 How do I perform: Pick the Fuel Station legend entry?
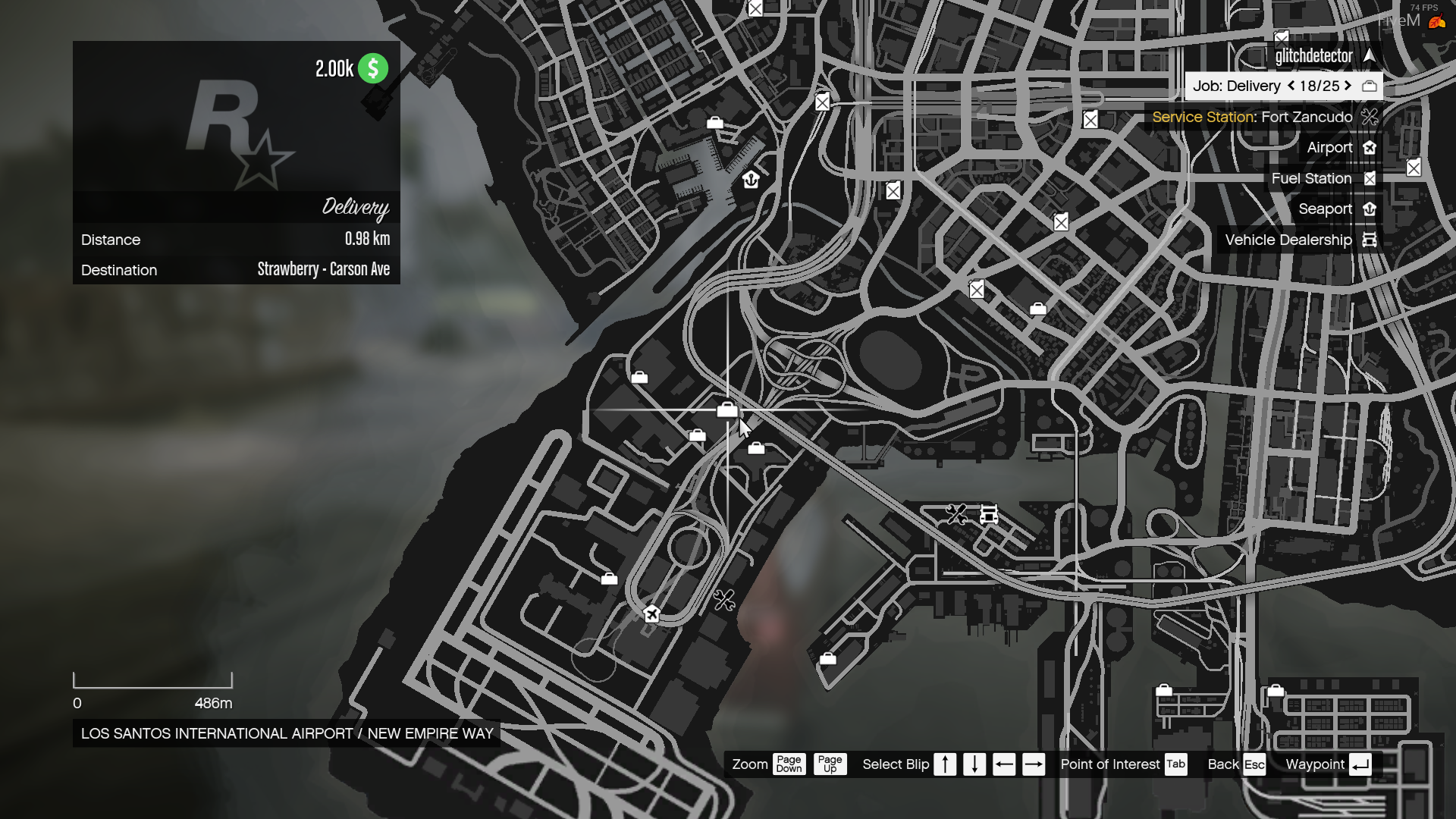tap(1311, 179)
